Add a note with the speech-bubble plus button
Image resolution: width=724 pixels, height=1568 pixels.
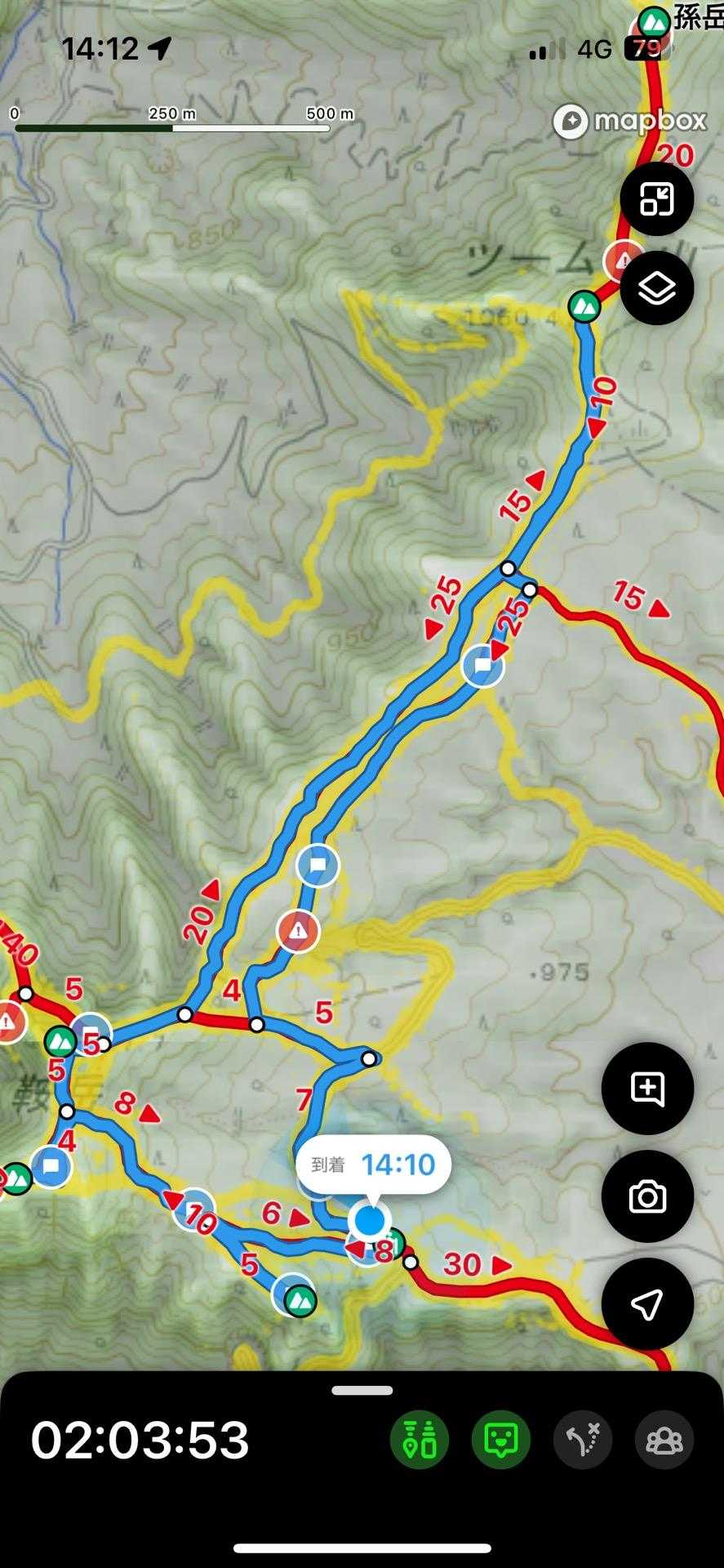(647, 1088)
